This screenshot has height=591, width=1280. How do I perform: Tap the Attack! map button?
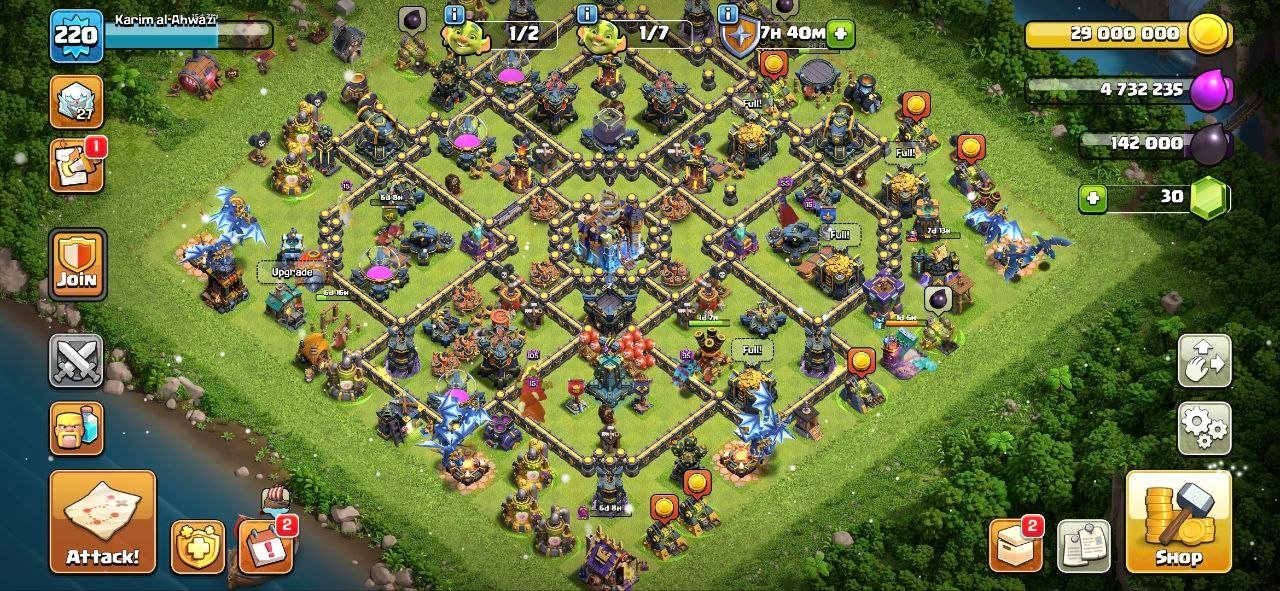103,521
